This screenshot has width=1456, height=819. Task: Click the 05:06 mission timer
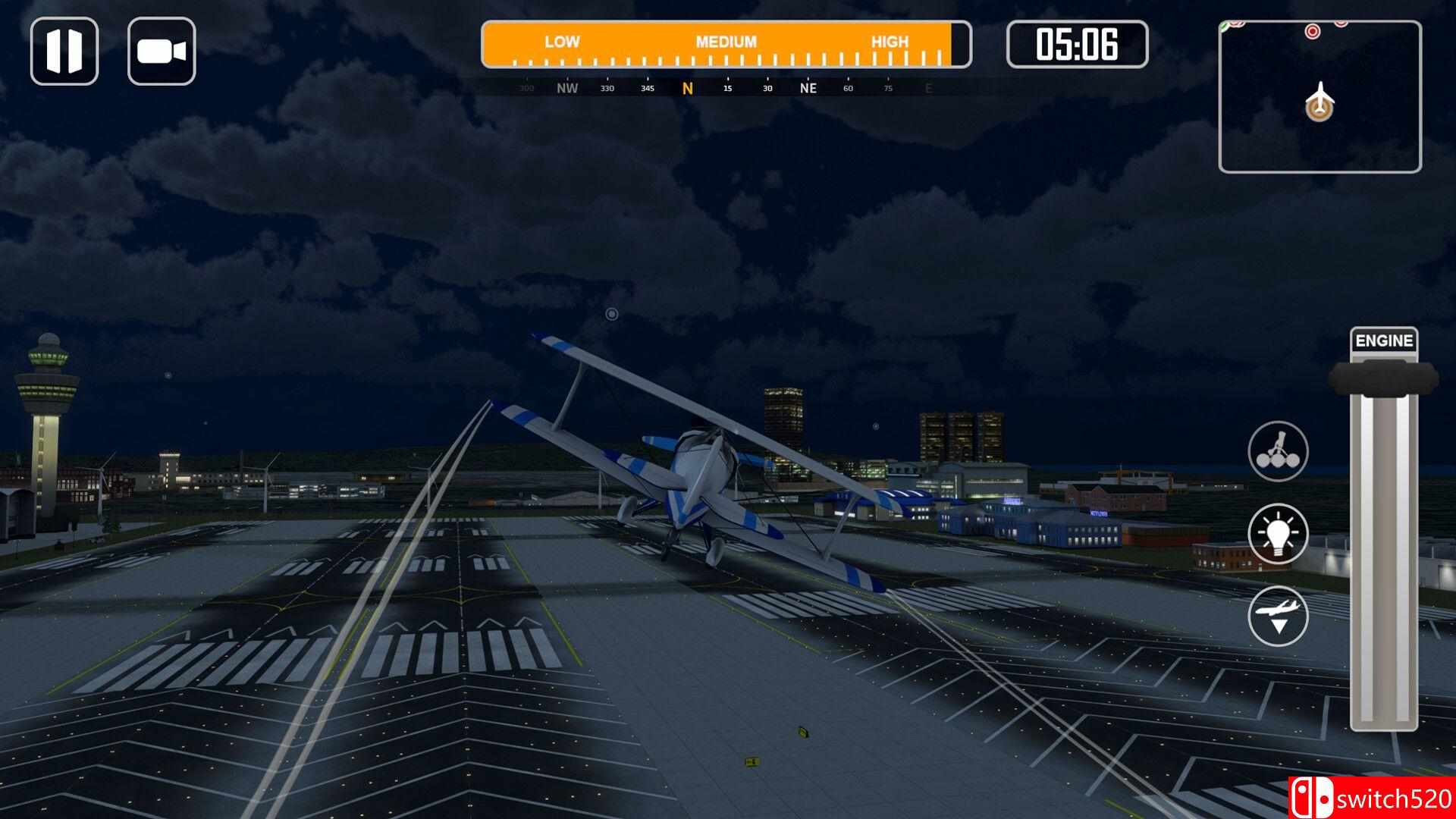tap(1078, 44)
